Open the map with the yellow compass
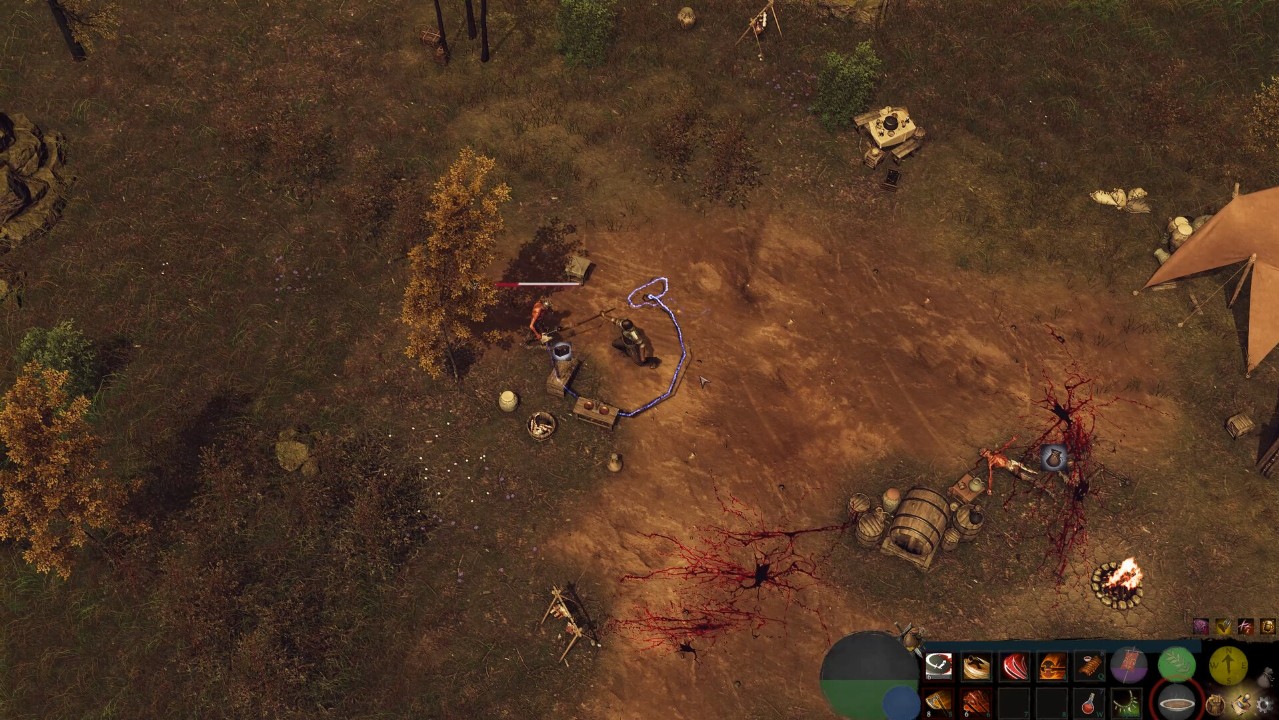This screenshot has height=720, width=1279. pyautogui.click(x=1227, y=664)
